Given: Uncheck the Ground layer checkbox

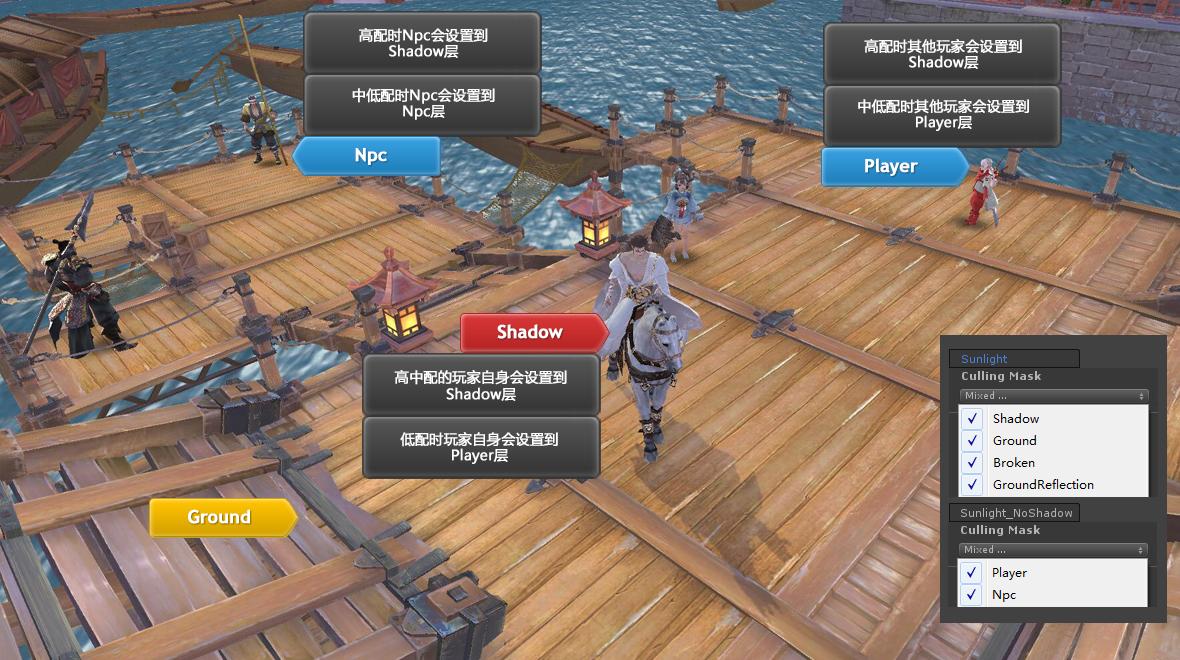Looking at the screenshot, I should 972,441.
